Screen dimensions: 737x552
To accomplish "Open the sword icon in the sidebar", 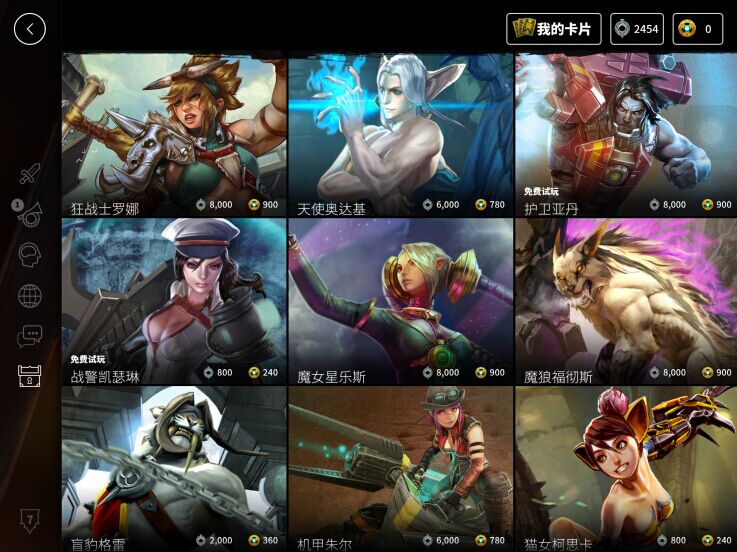I will [x=30, y=174].
